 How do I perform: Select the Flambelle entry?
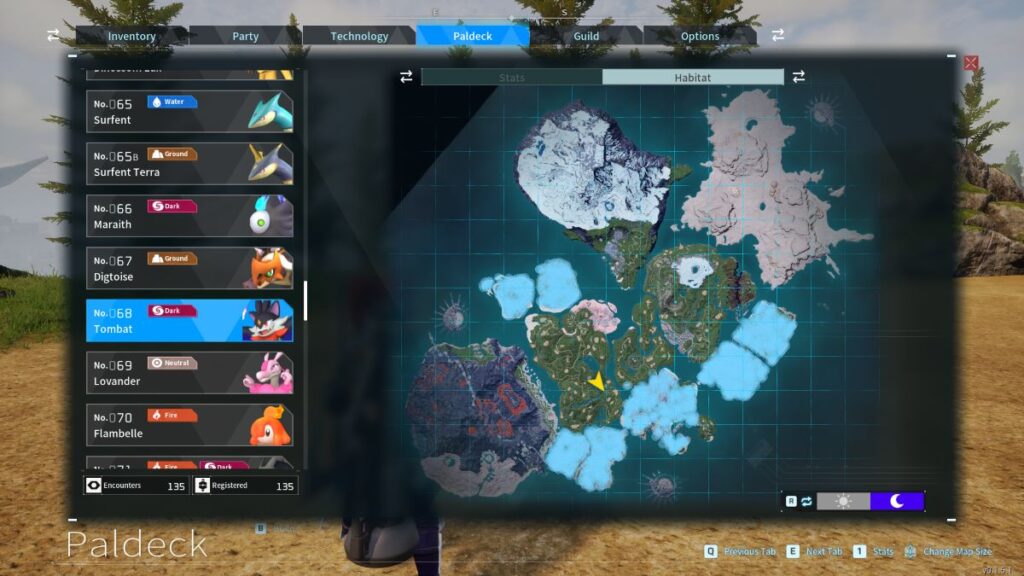coord(190,424)
